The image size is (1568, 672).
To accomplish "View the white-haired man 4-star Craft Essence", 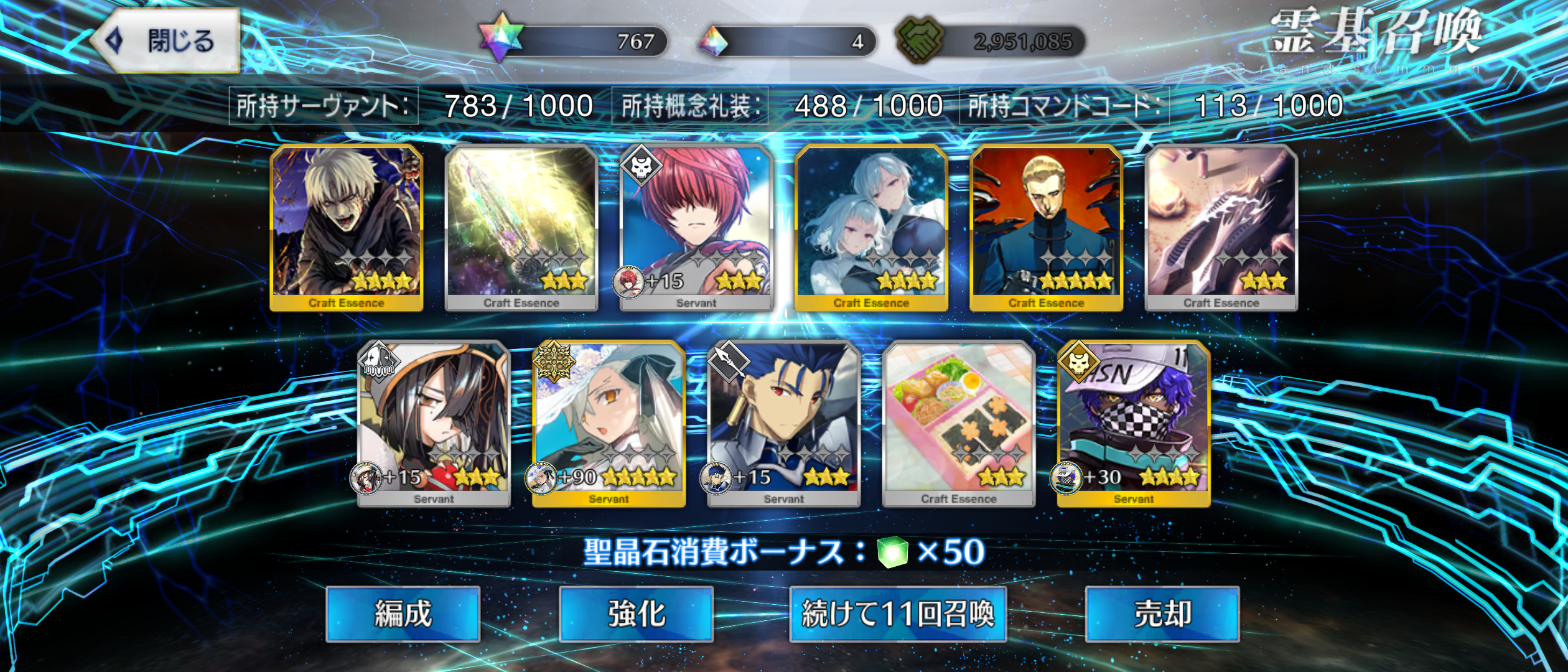I will tap(347, 227).
